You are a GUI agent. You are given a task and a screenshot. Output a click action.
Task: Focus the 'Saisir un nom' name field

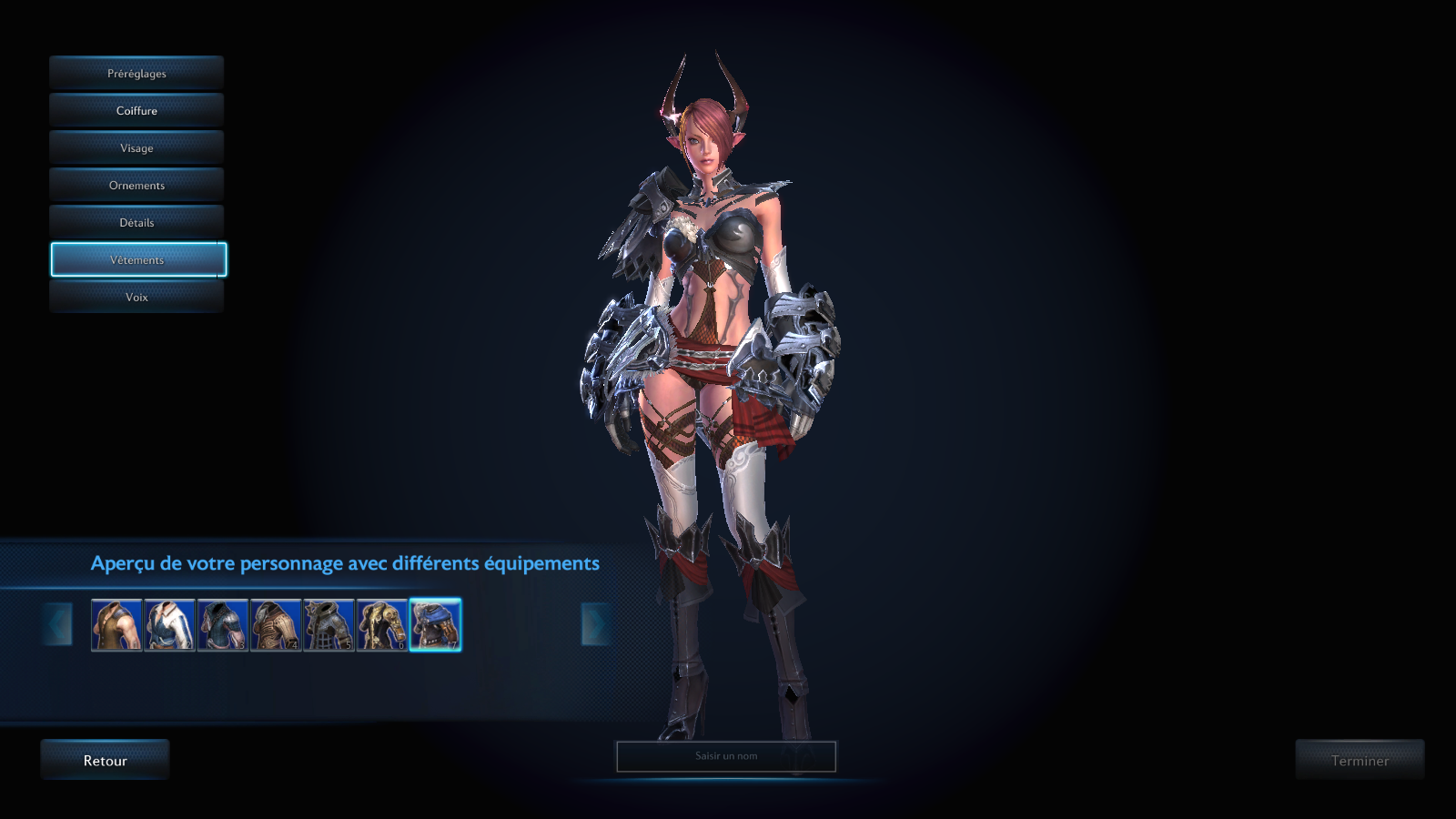click(x=726, y=756)
